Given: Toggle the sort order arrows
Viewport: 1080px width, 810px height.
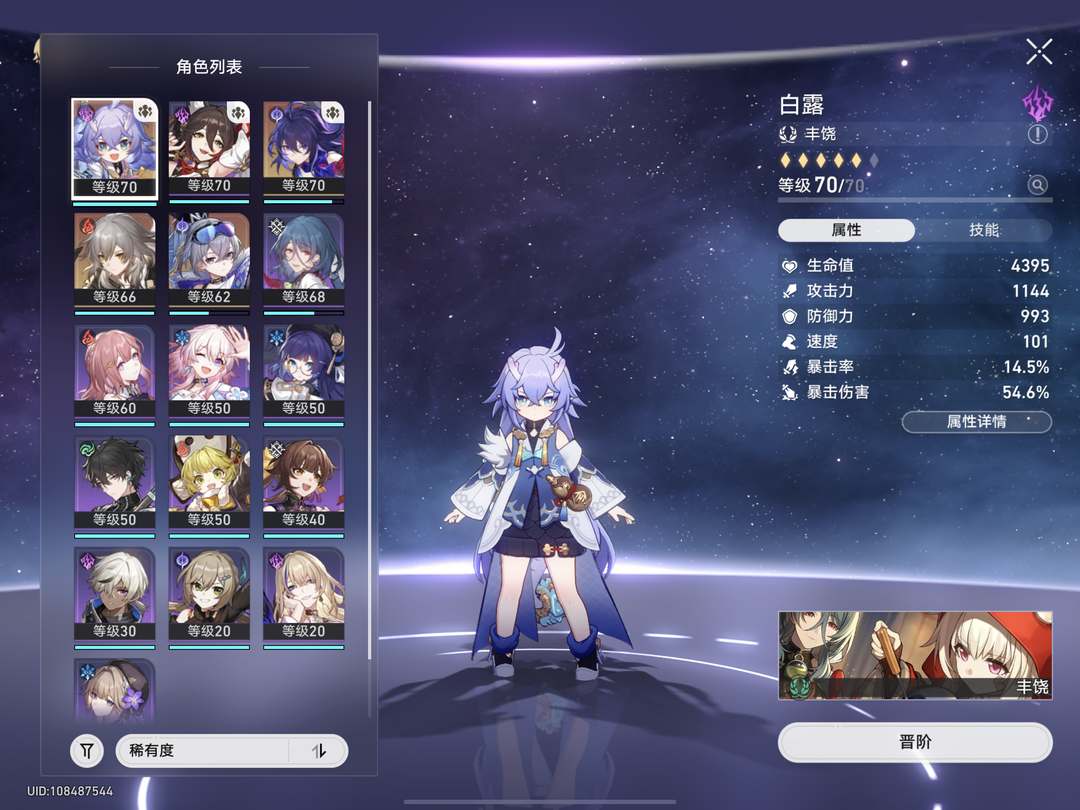Looking at the screenshot, I should tap(319, 750).
